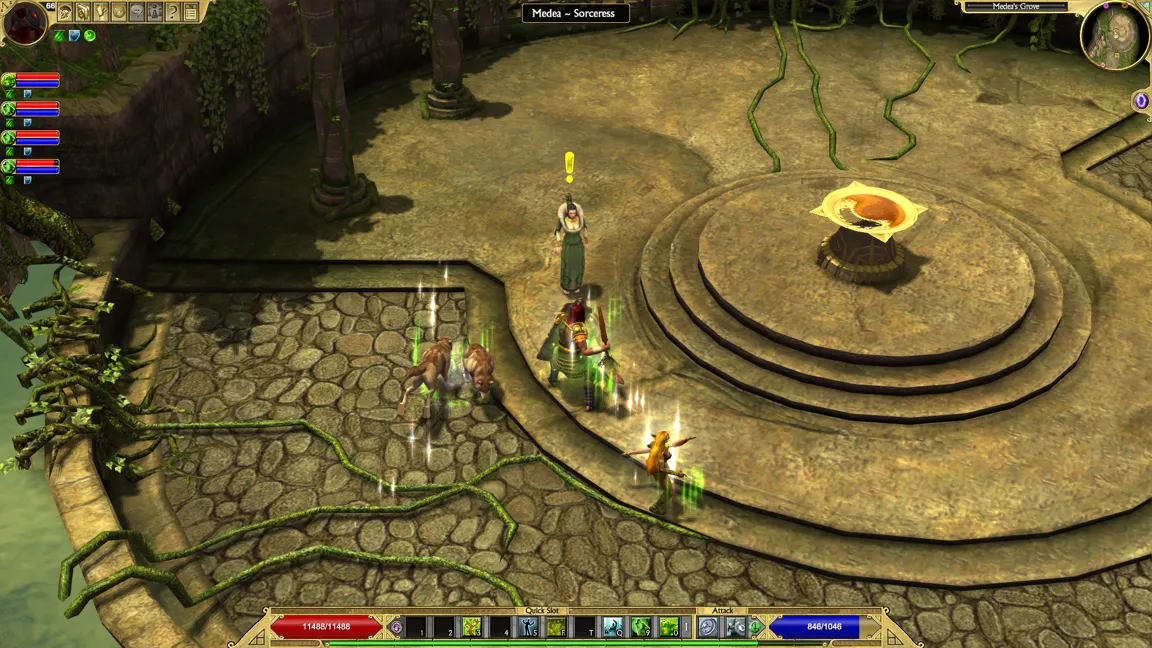The image size is (1152, 648).
Task: Use the skill in quick slot 3
Action: coord(472,627)
